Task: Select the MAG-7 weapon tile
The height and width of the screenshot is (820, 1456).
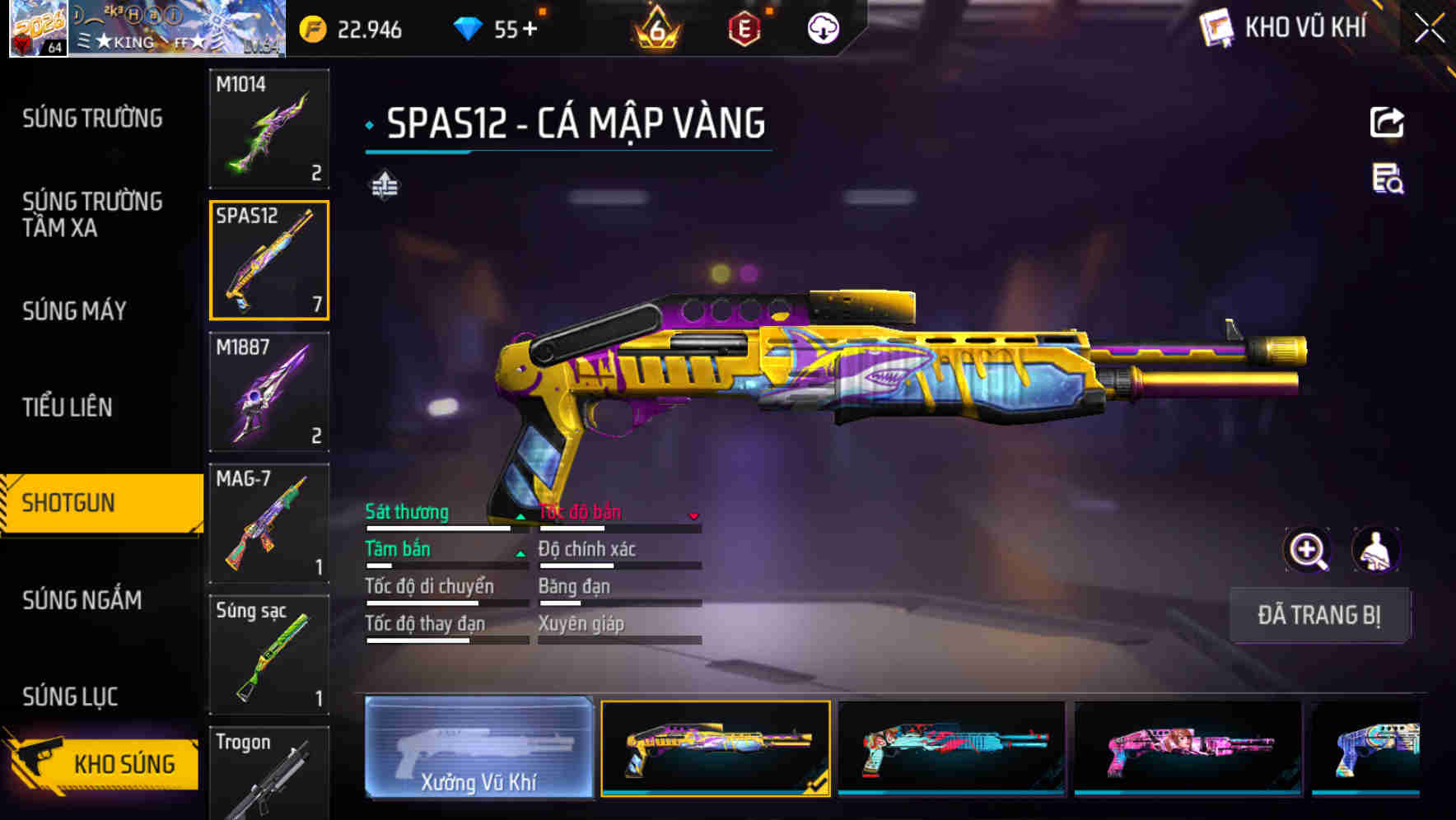Action: click(269, 524)
